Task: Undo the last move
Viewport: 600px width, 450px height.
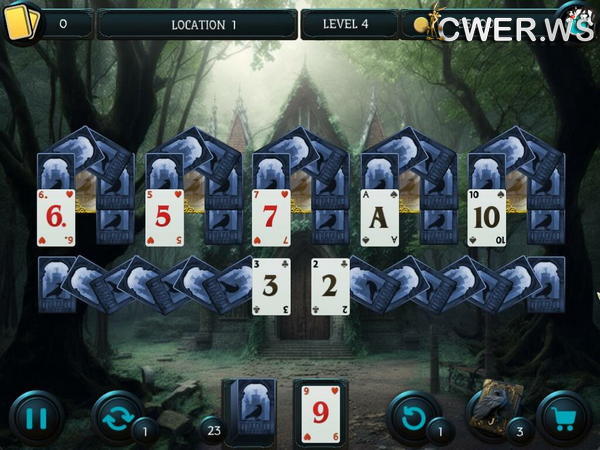Action: pos(412,418)
